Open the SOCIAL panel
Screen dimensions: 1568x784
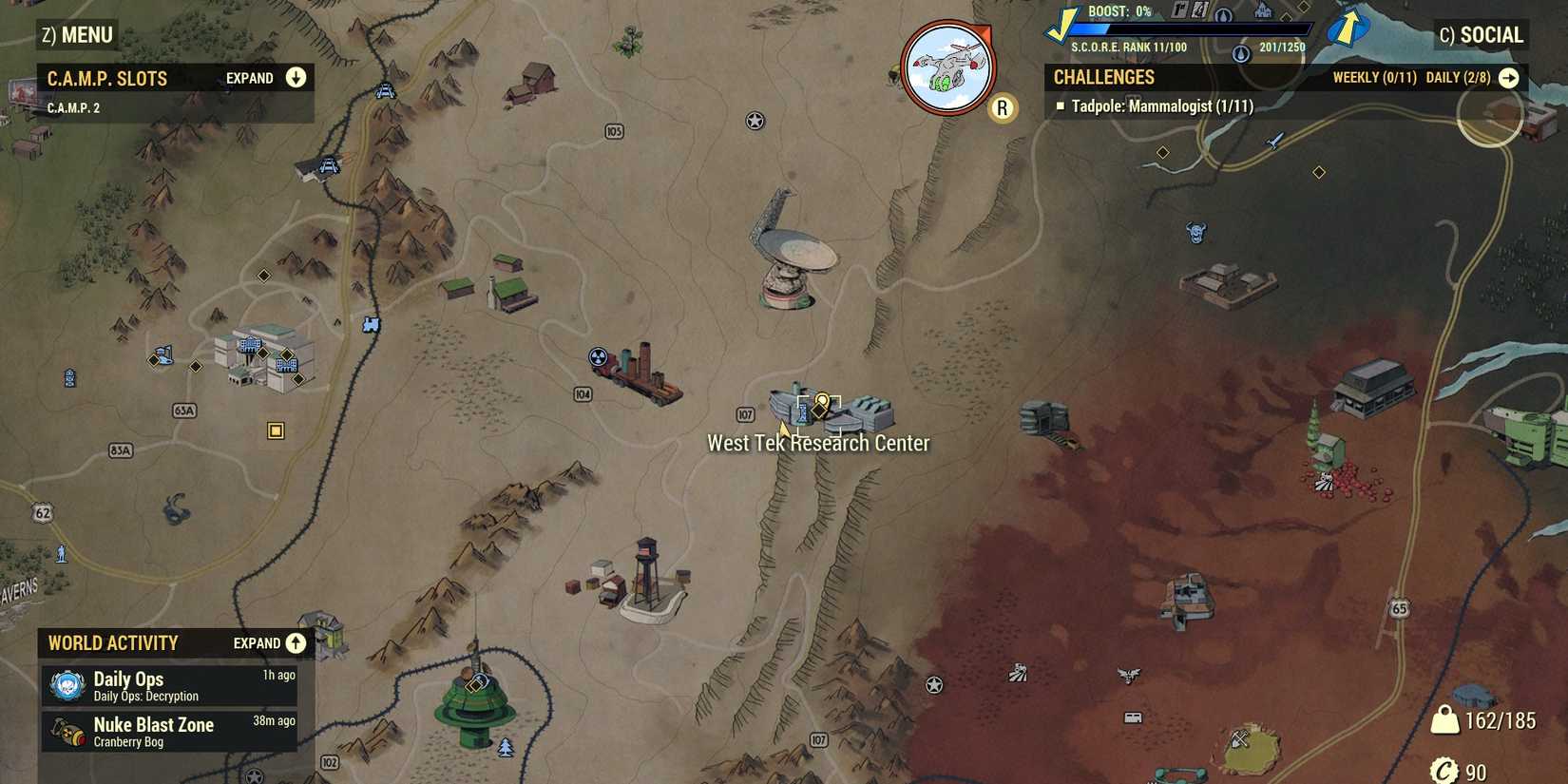pos(1481,34)
